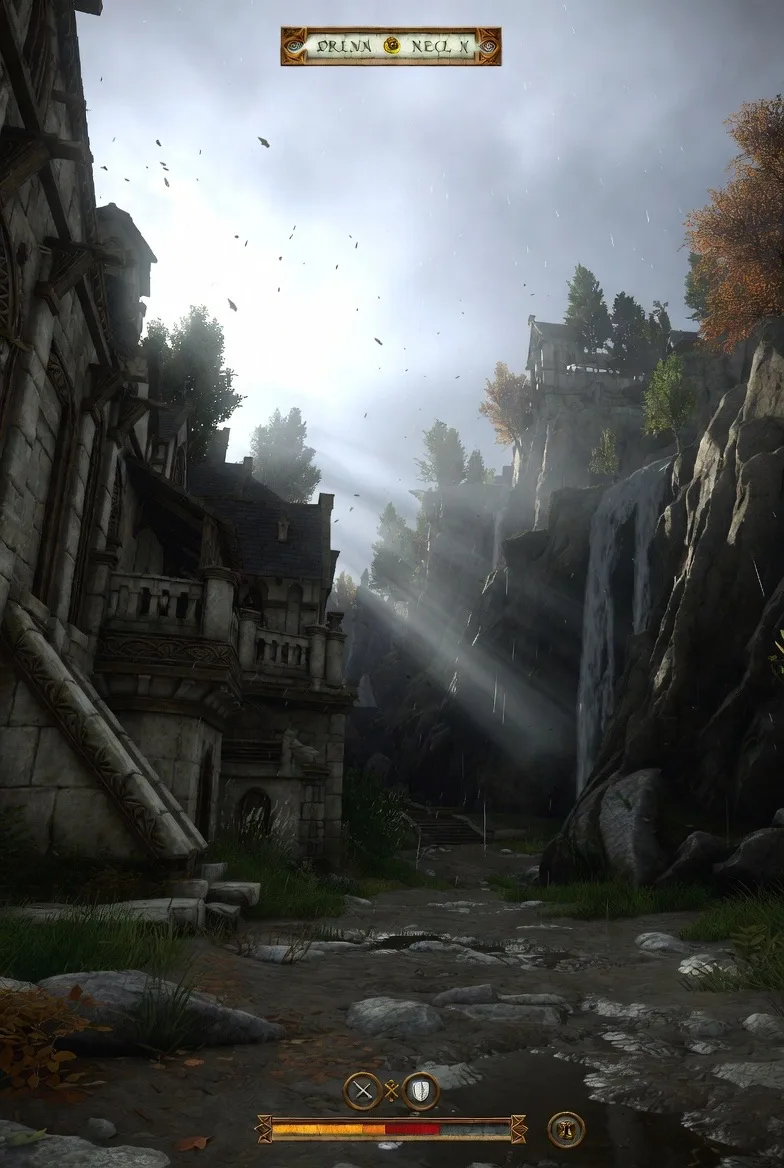Select the crossed swords attack icon

click(x=362, y=1091)
